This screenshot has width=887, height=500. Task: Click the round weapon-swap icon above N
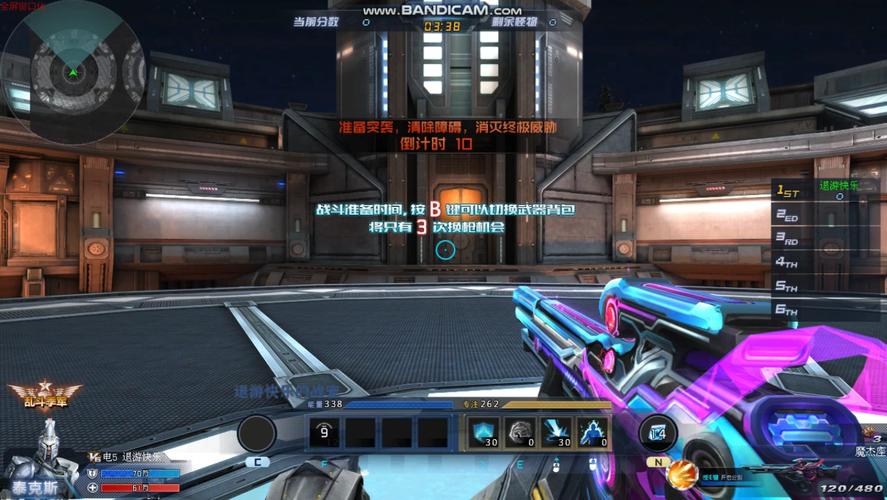(657, 432)
